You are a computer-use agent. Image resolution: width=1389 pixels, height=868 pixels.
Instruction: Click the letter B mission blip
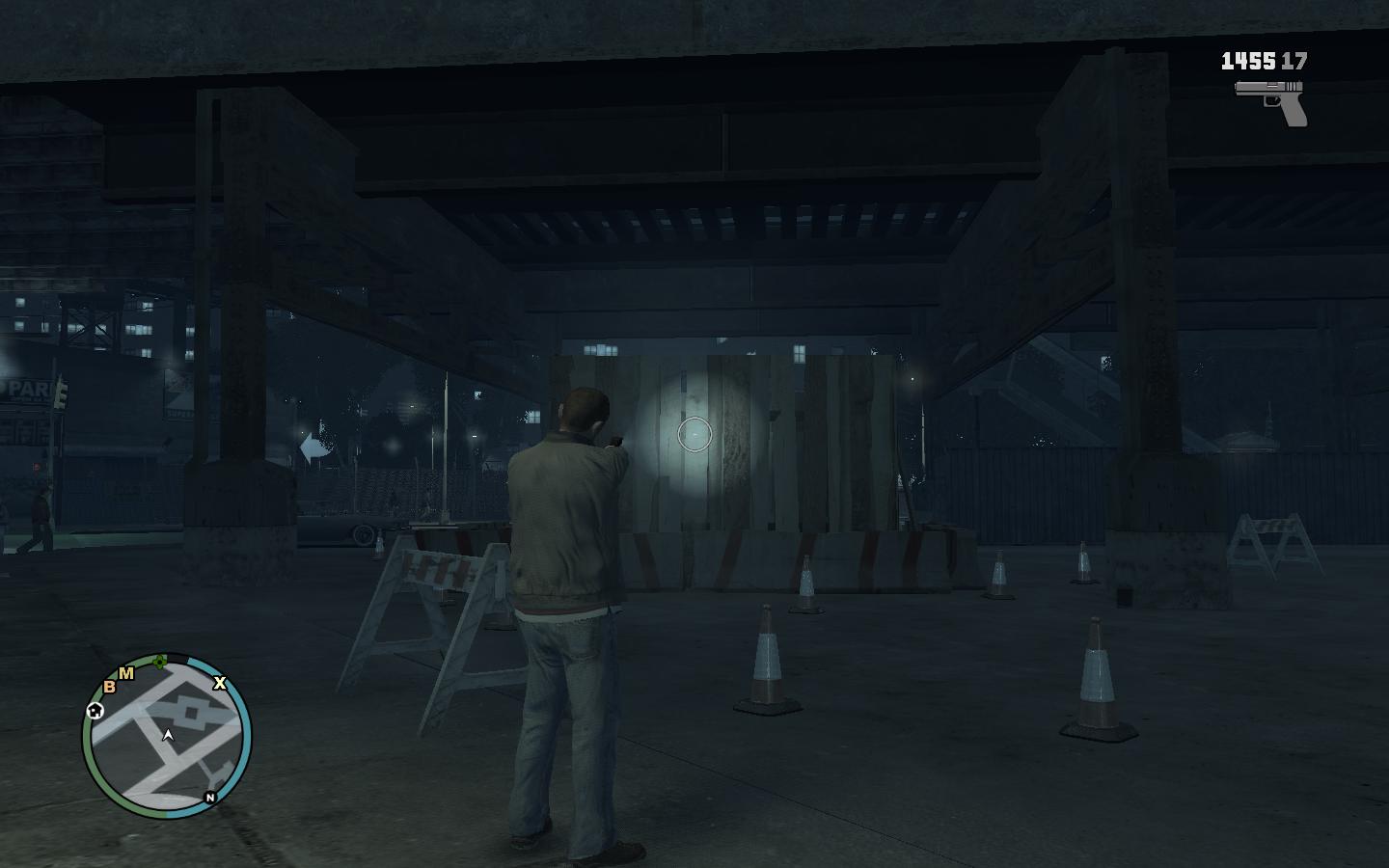click(x=110, y=686)
